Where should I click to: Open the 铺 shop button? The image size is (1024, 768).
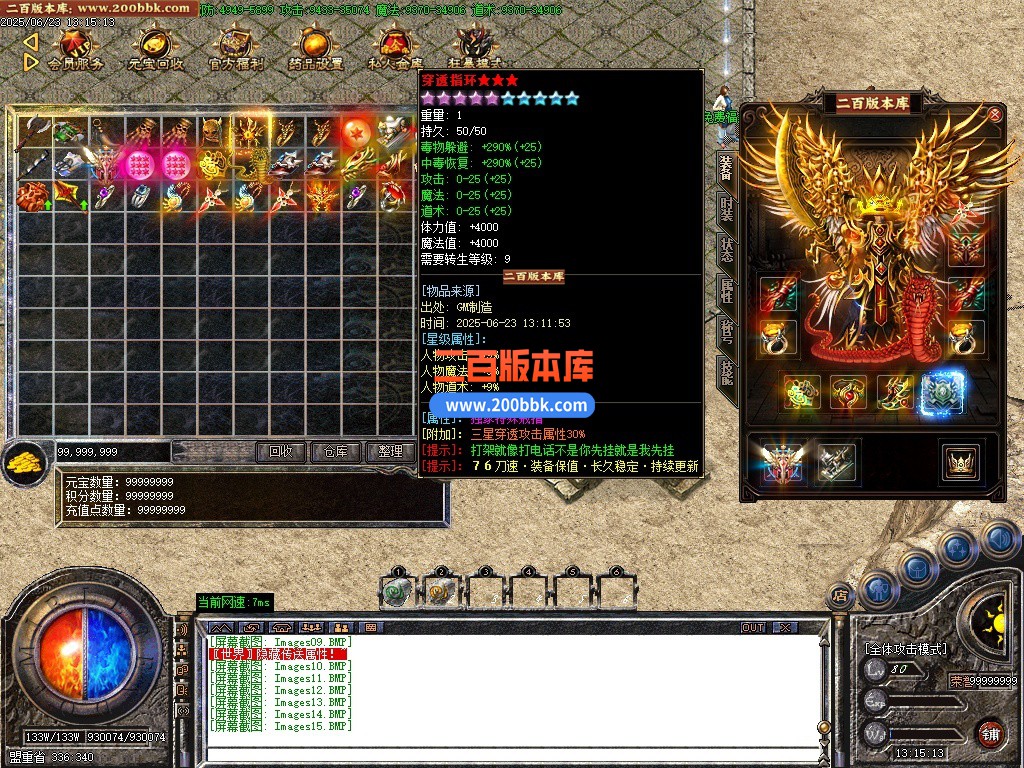click(x=989, y=732)
